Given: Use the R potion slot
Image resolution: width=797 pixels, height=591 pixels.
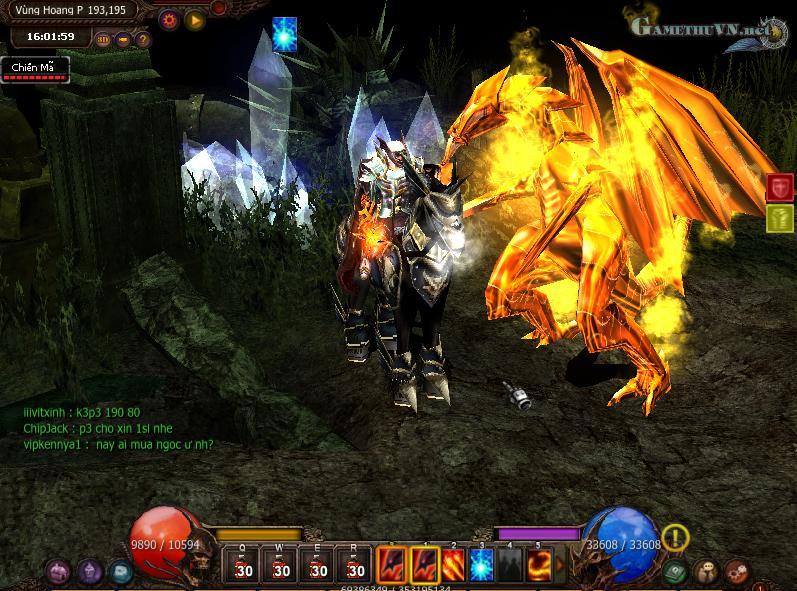Looking at the screenshot, I should [x=355, y=564].
